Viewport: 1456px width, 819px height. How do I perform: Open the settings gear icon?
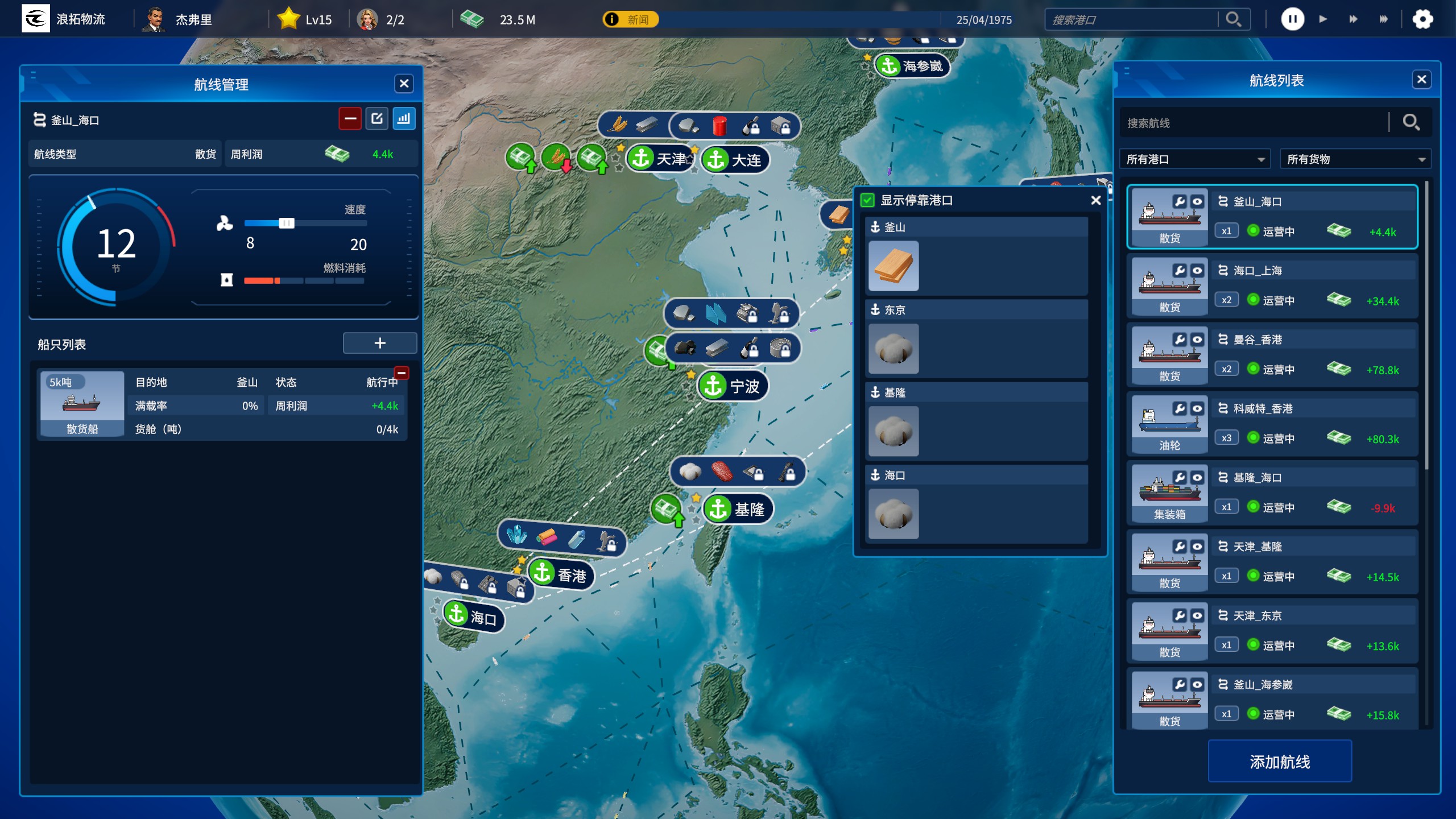point(1422,19)
